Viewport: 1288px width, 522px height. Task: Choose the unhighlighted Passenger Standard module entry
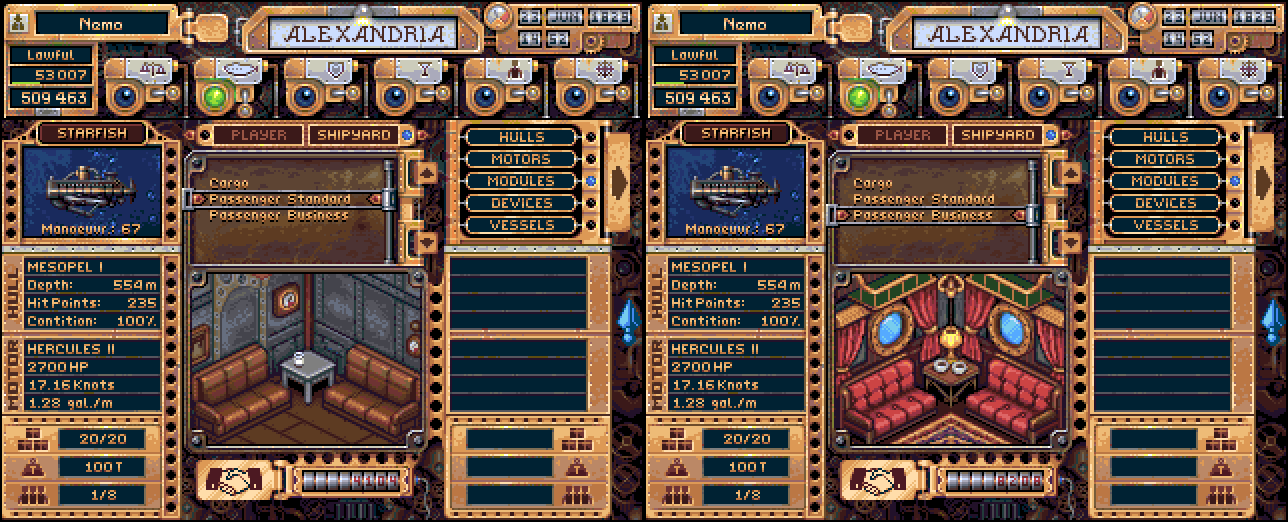[x=923, y=199]
